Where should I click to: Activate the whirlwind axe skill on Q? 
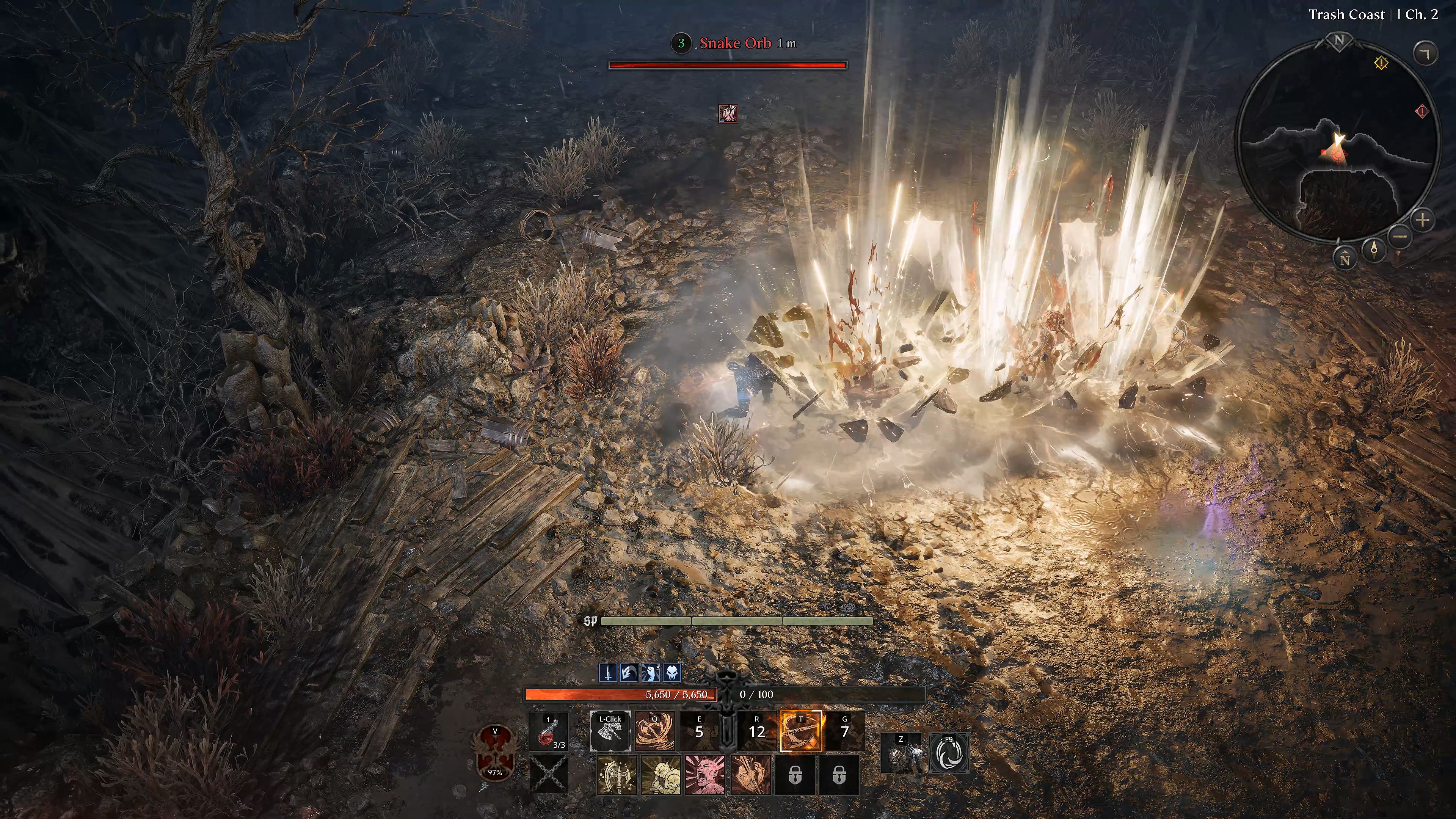[x=654, y=731]
